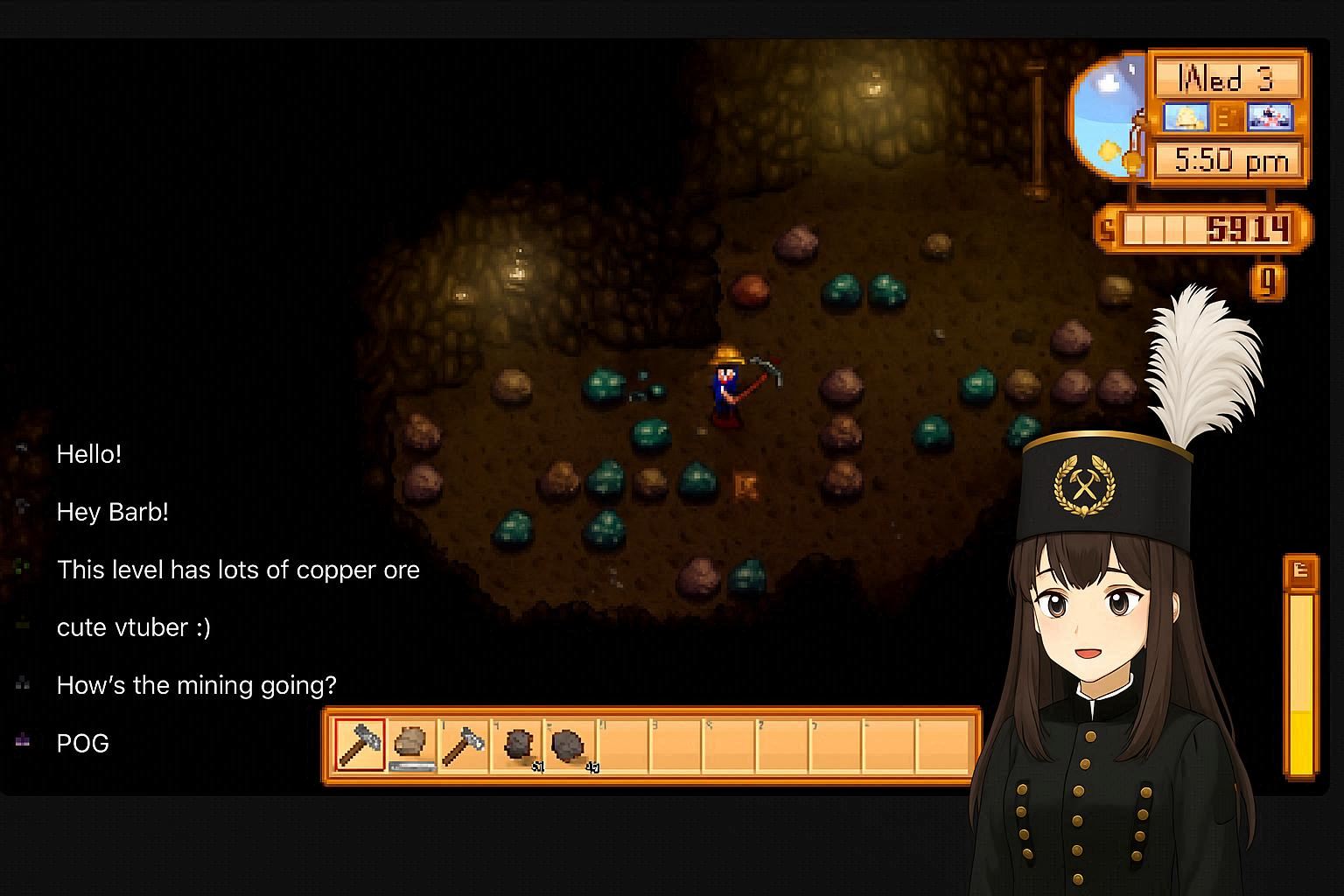Viewport: 1344px width, 896px height.
Task: Click the 'This level has lots of copper ore' chat message
Action: pyautogui.click(x=238, y=570)
